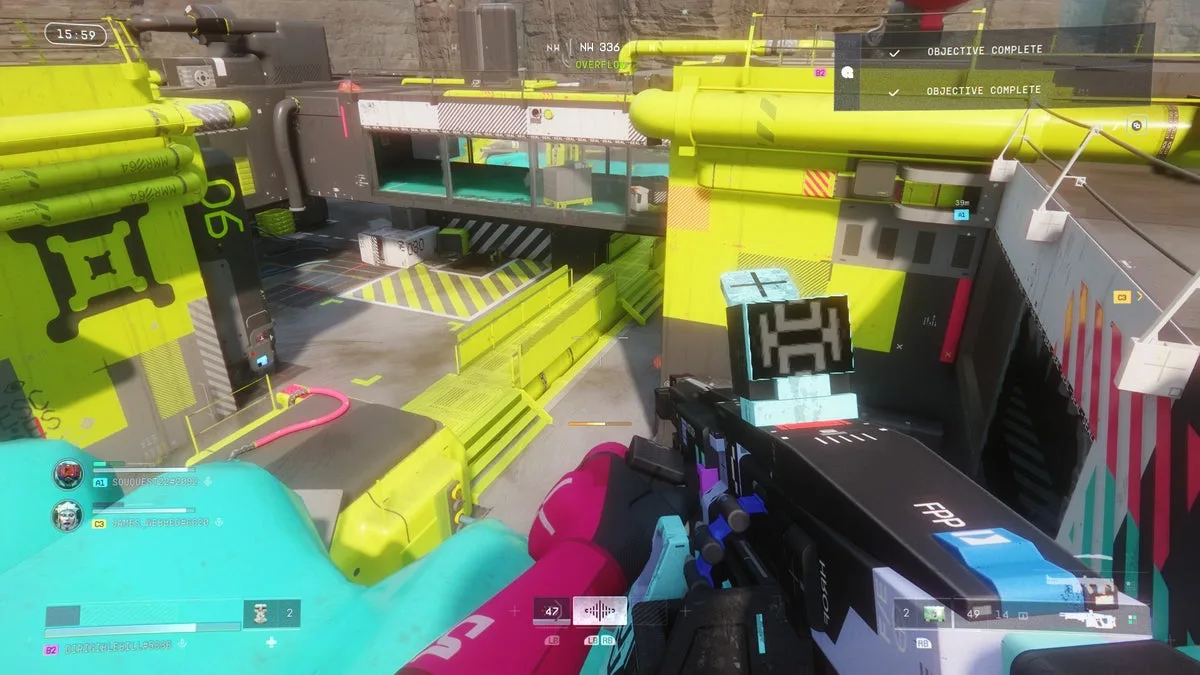Click the compass heading bar
1200x675 pixels.
[x=598, y=47]
